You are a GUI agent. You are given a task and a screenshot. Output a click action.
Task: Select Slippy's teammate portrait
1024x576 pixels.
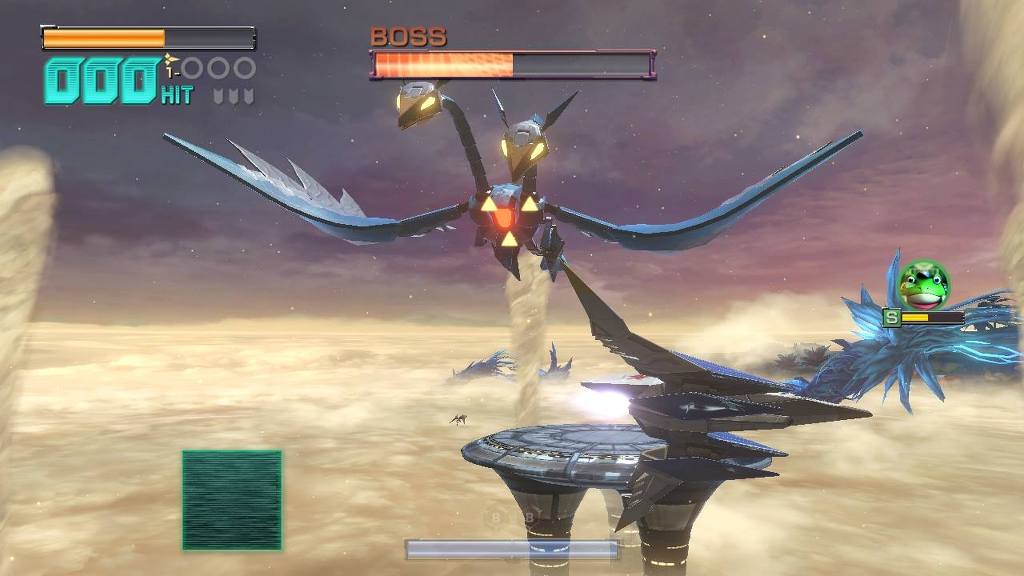[x=924, y=285]
